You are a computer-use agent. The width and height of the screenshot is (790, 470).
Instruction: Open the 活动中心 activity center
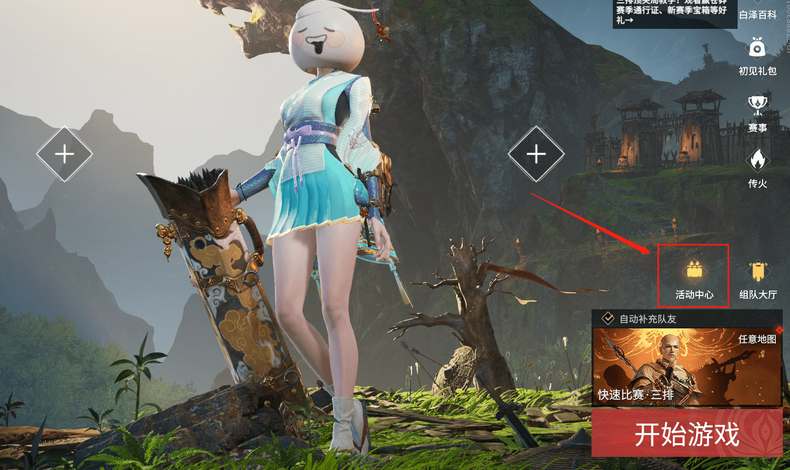pos(693,276)
